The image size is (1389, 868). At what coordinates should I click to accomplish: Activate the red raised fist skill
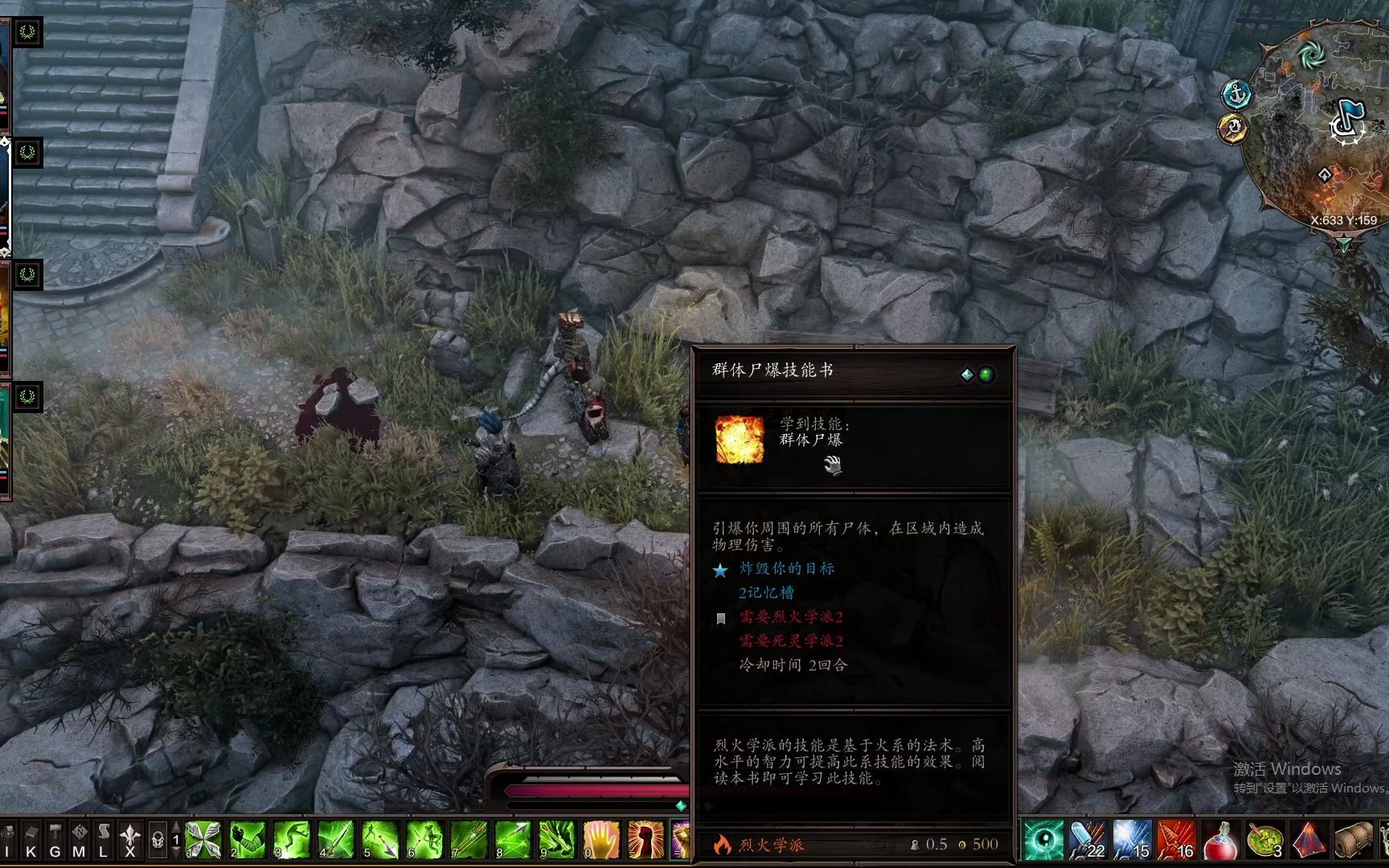(645, 840)
